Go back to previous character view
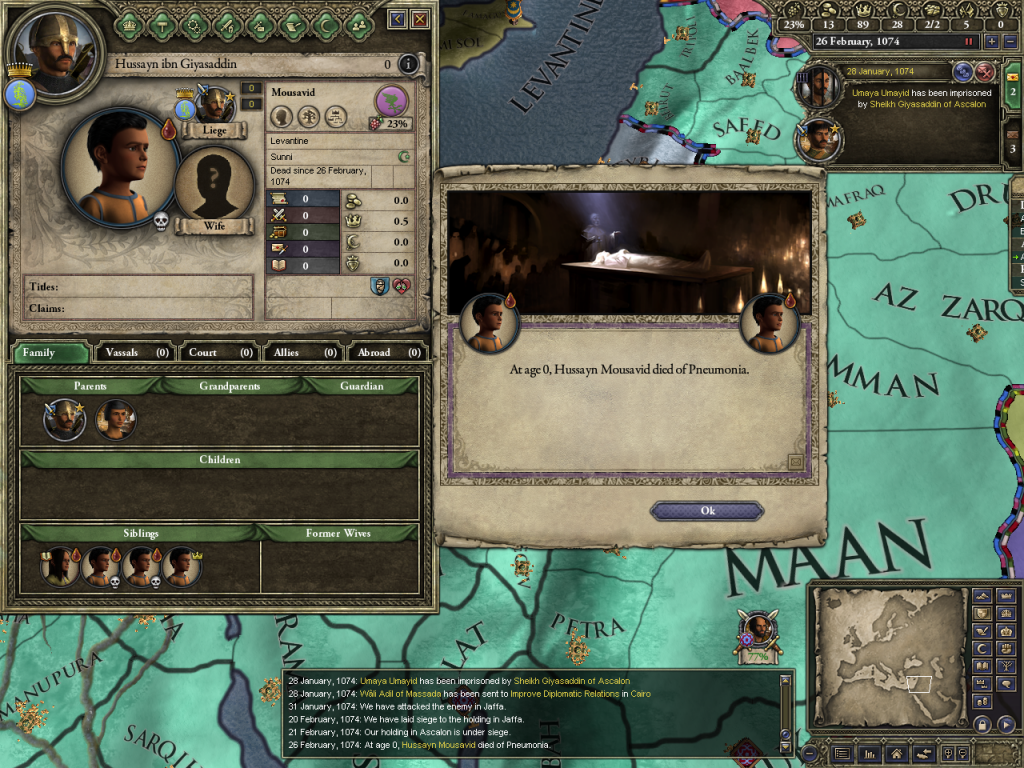 click(397, 19)
